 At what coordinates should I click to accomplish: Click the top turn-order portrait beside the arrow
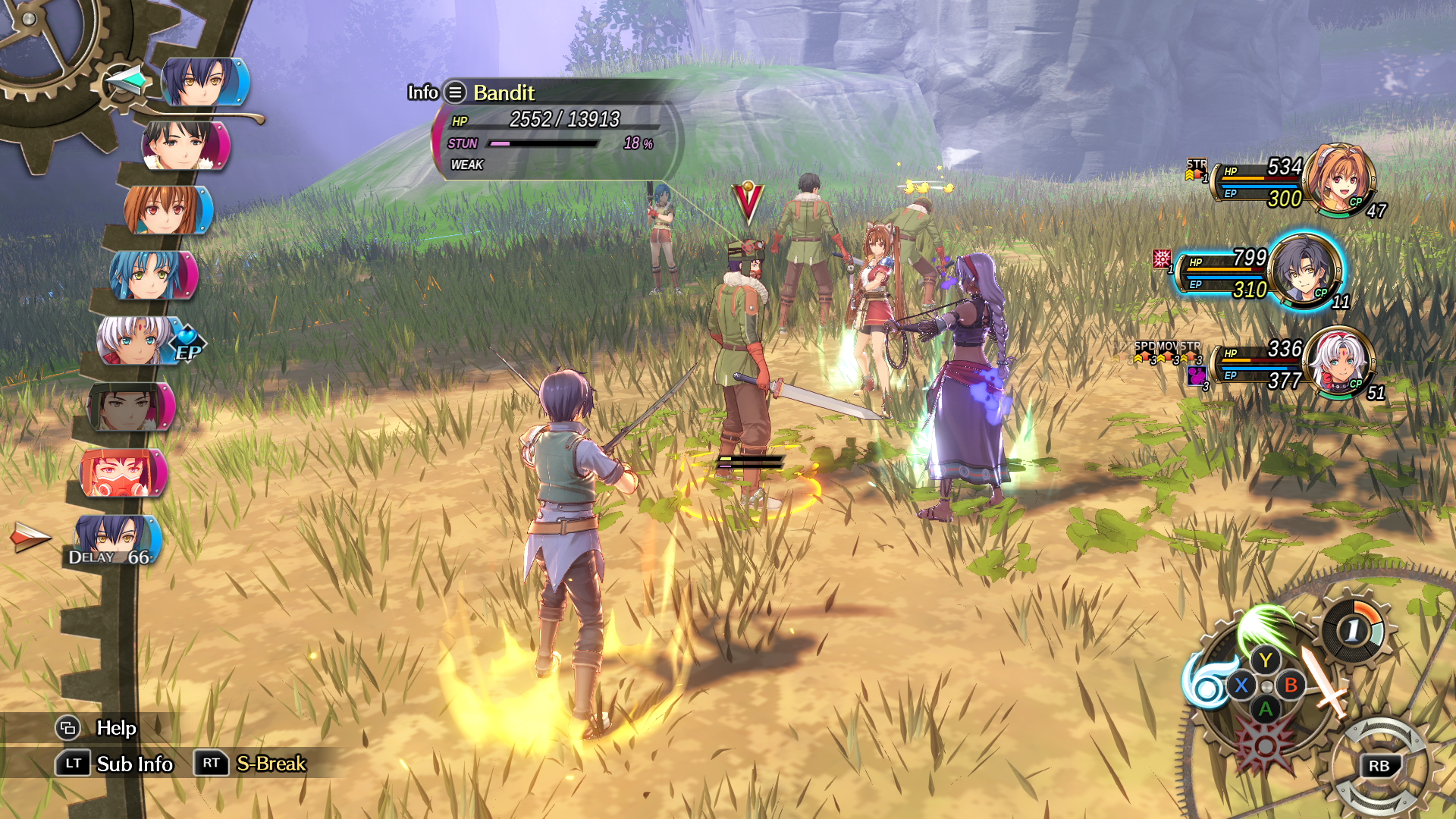pos(203,81)
